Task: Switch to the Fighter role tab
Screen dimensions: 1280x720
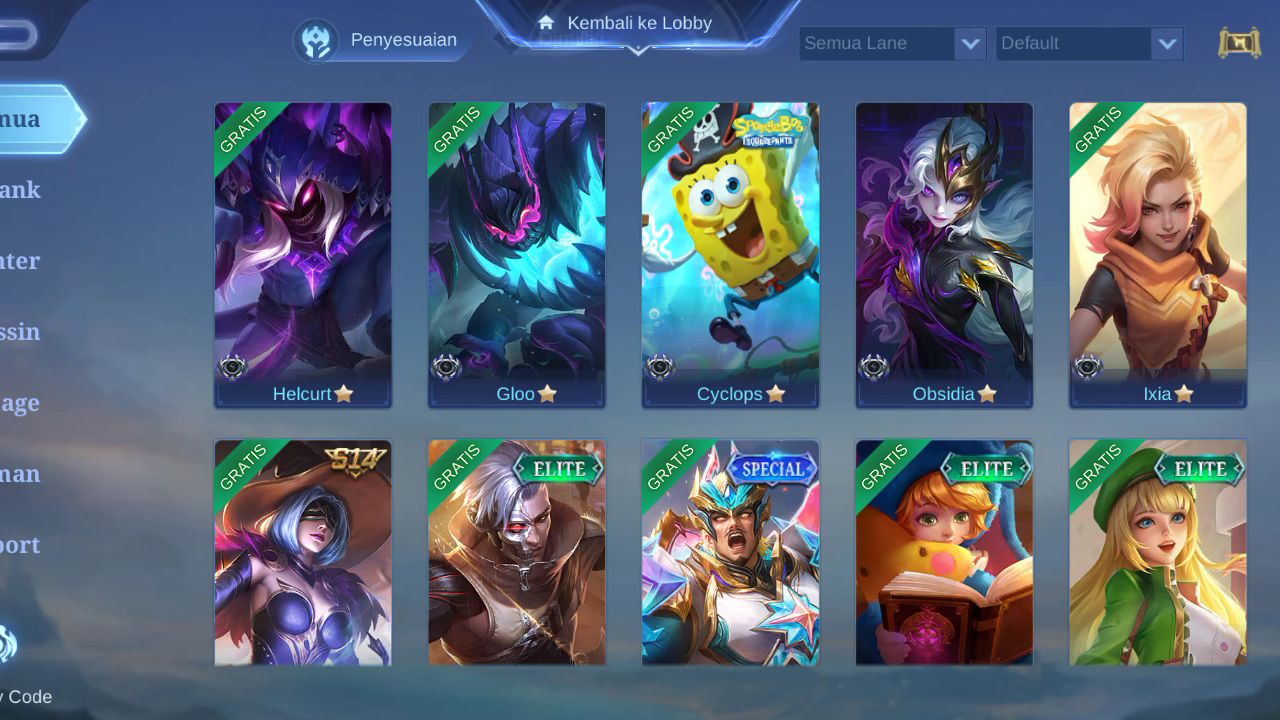Action: coord(22,261)
